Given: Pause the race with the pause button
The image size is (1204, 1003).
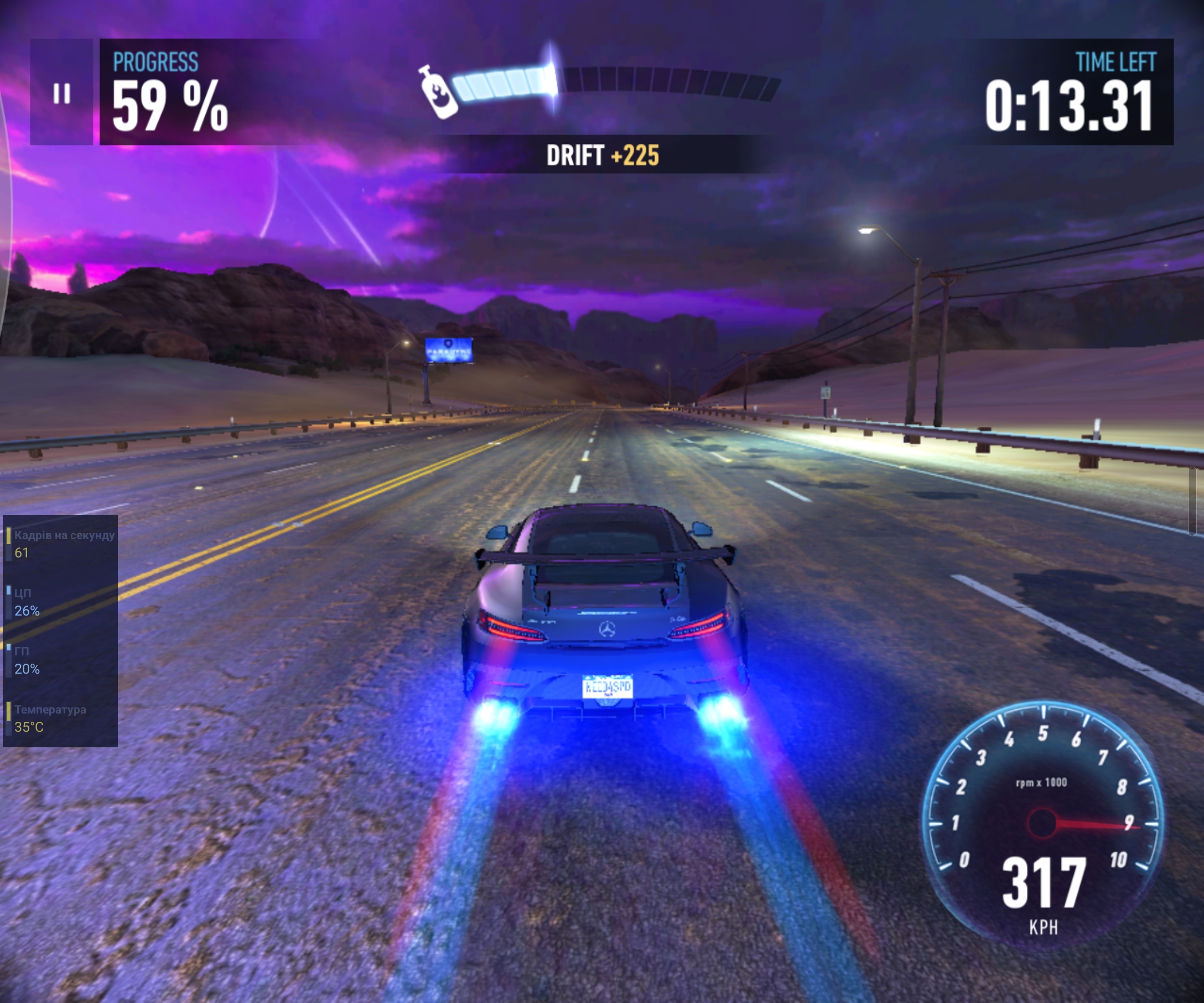Looking at the screenshot, I should click(61, 93).
